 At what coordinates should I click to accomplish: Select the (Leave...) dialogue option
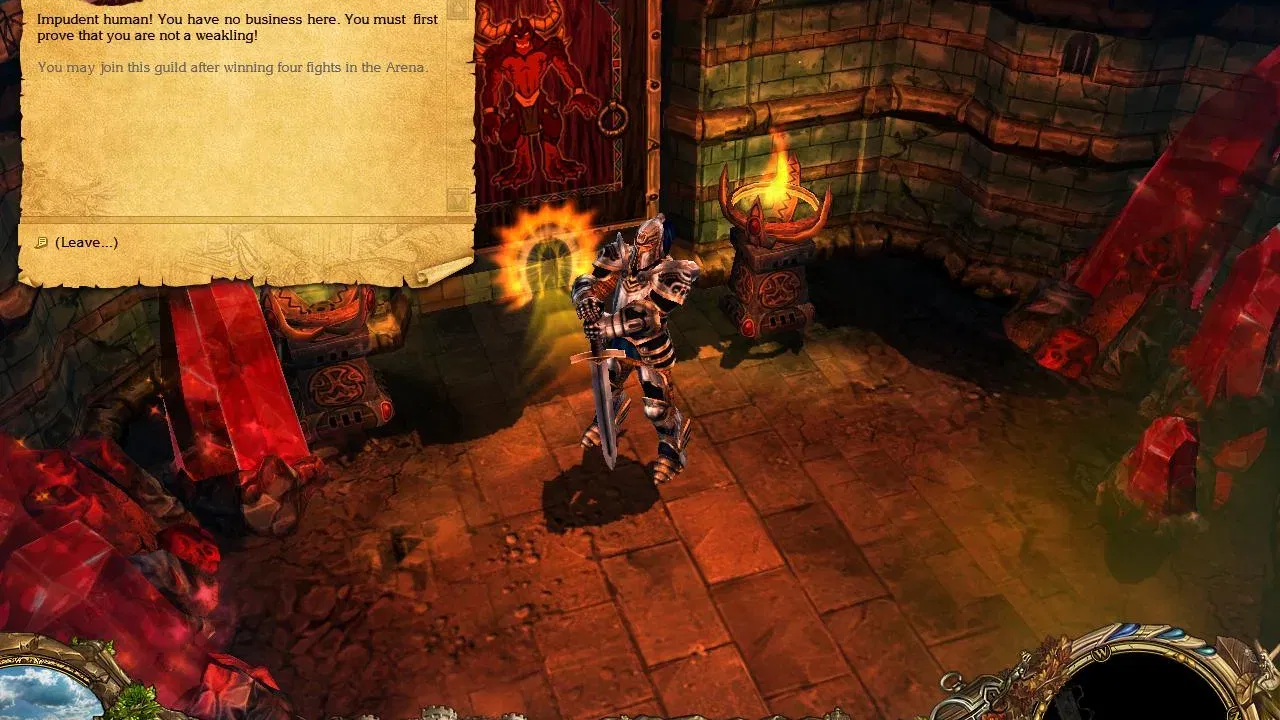point(87,242)
